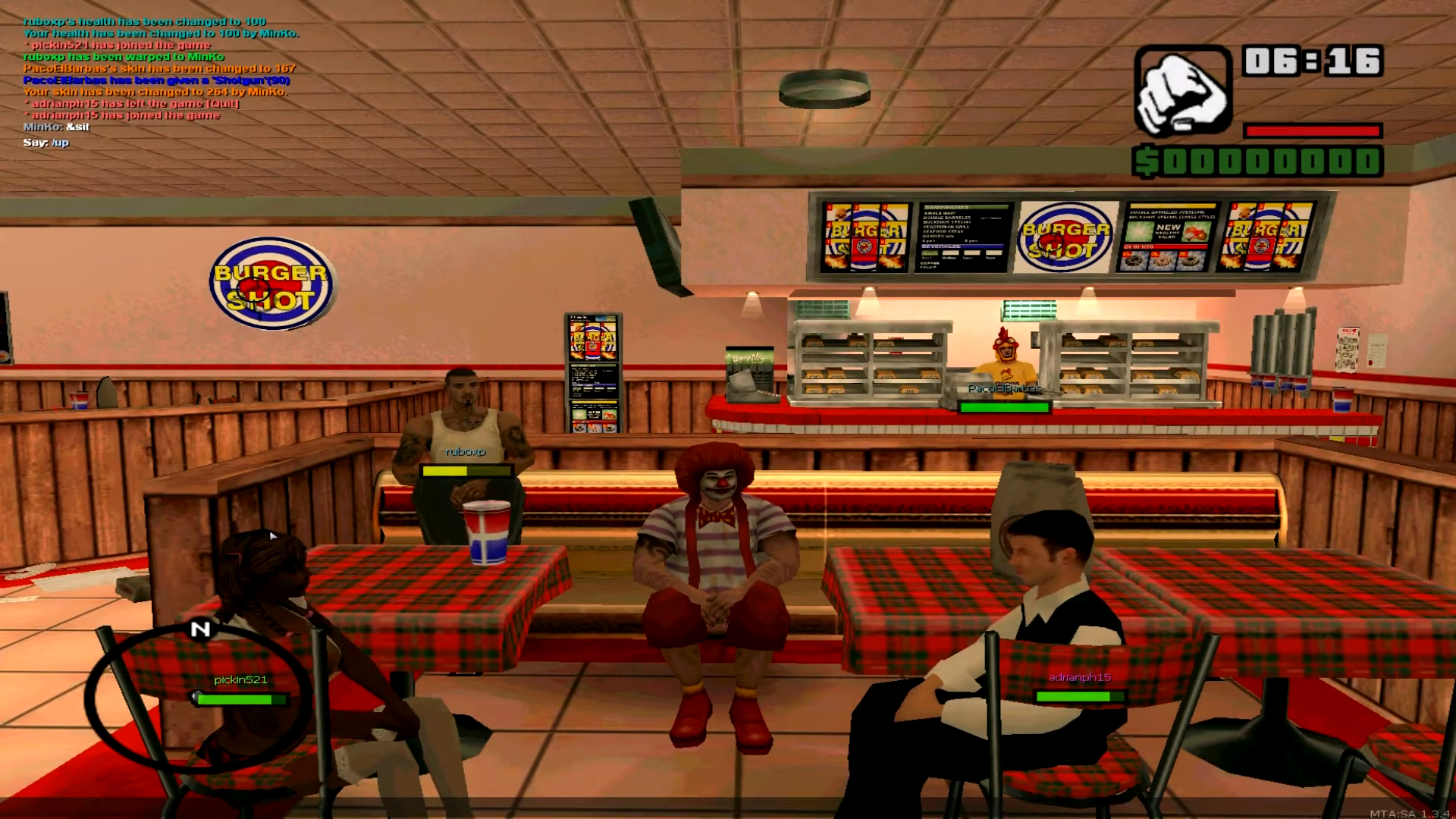1456x819 pixels.
Task: Select the PacoElBarbas player nametag
Action: click(1003, 389)
